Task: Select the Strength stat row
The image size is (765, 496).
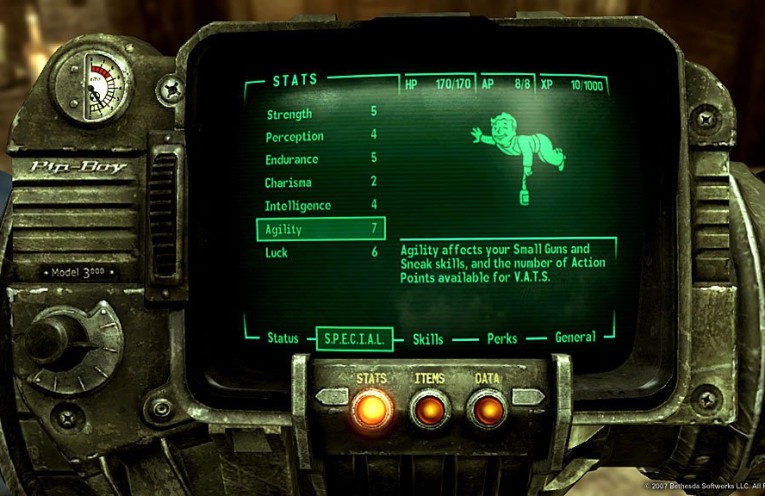Action: coord(289,114)
